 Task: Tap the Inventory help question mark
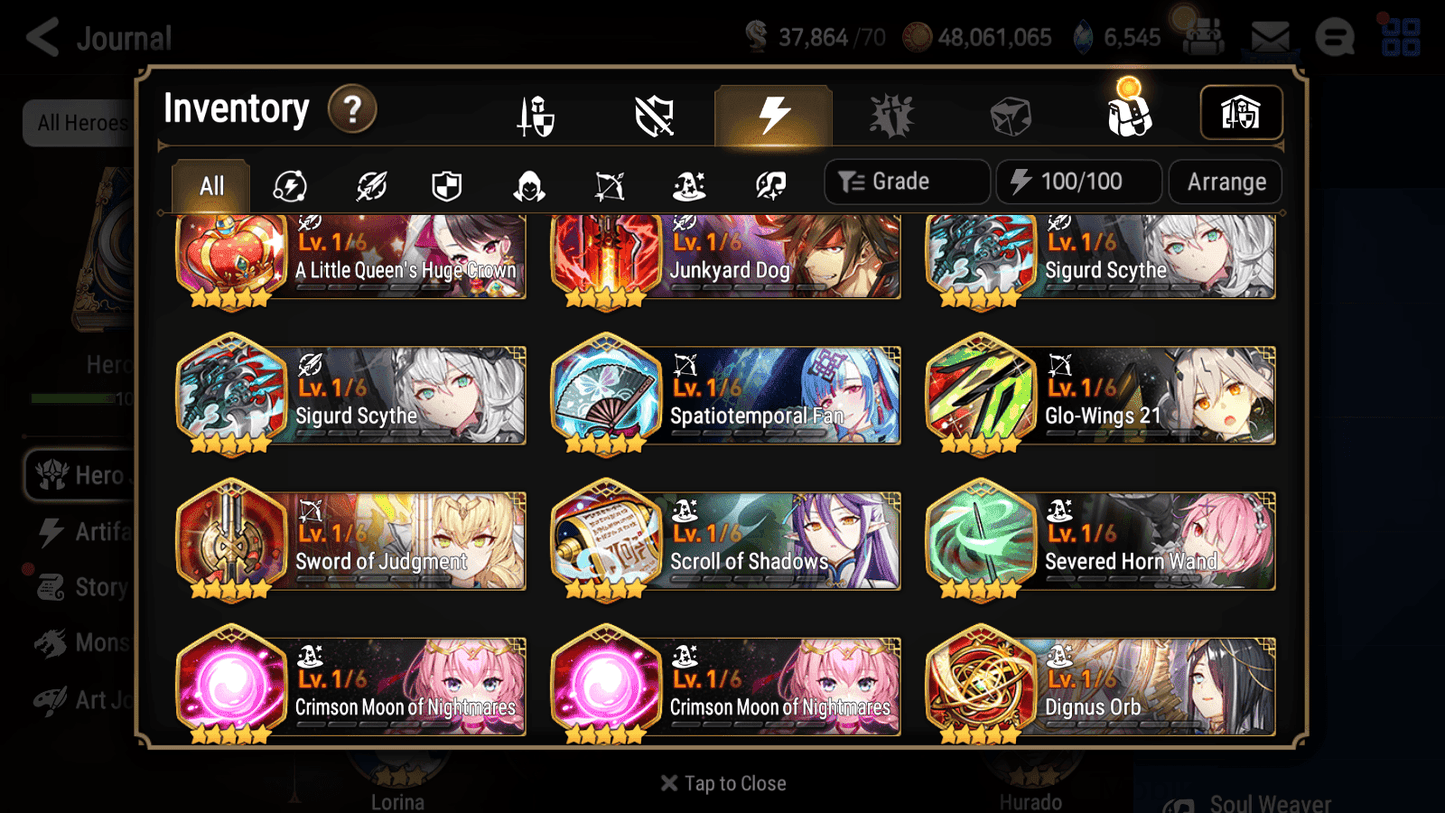click(x=352, y=110)
